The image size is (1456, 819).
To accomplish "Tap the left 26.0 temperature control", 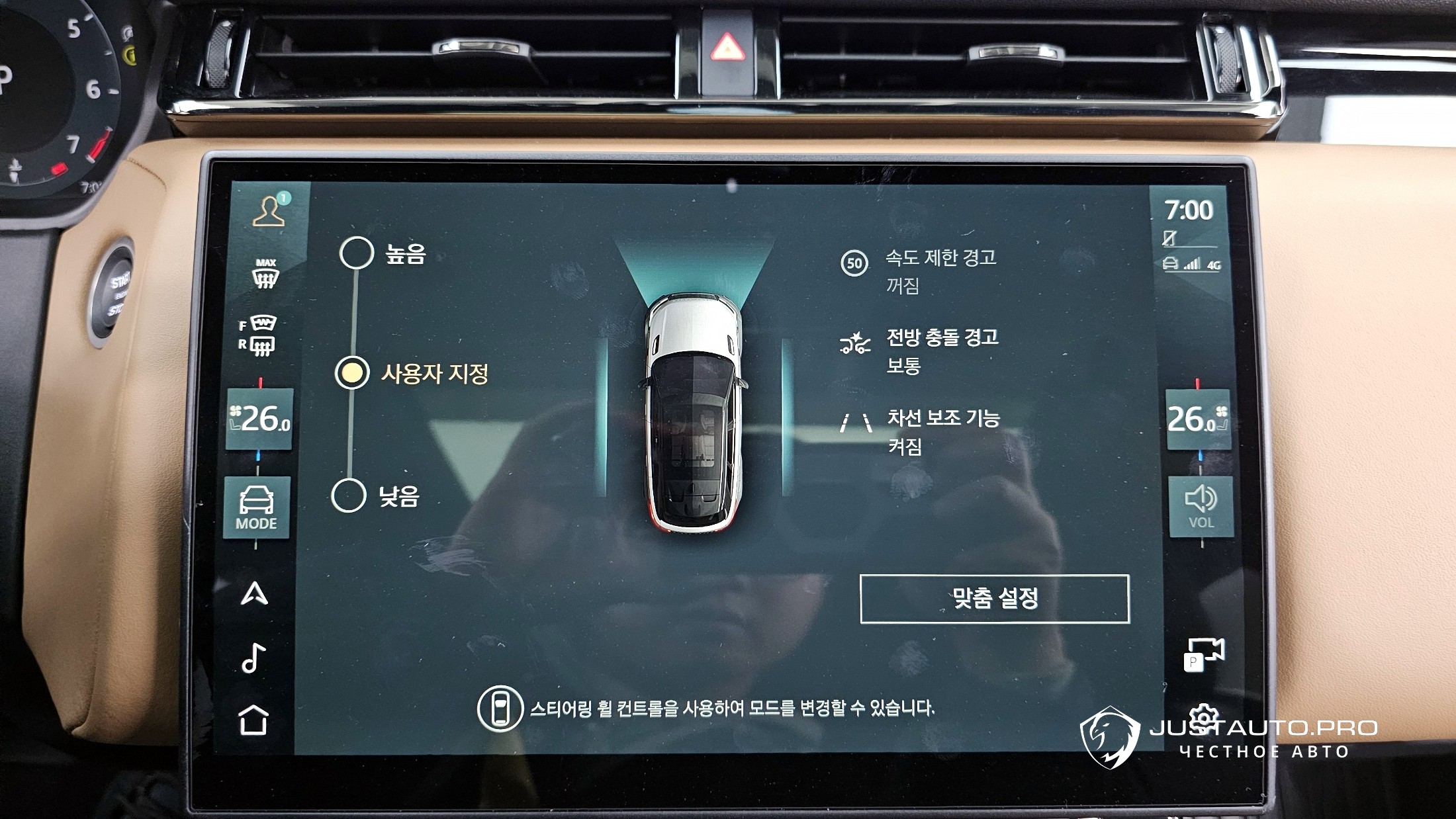I will click(260, 419).
